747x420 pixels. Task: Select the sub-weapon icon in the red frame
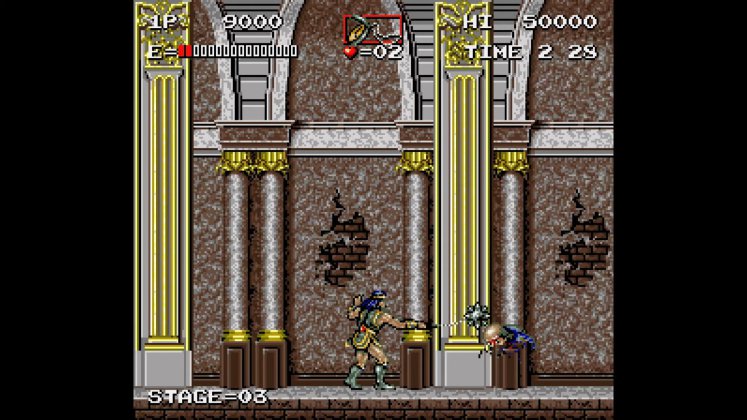[x=372, y=27]
